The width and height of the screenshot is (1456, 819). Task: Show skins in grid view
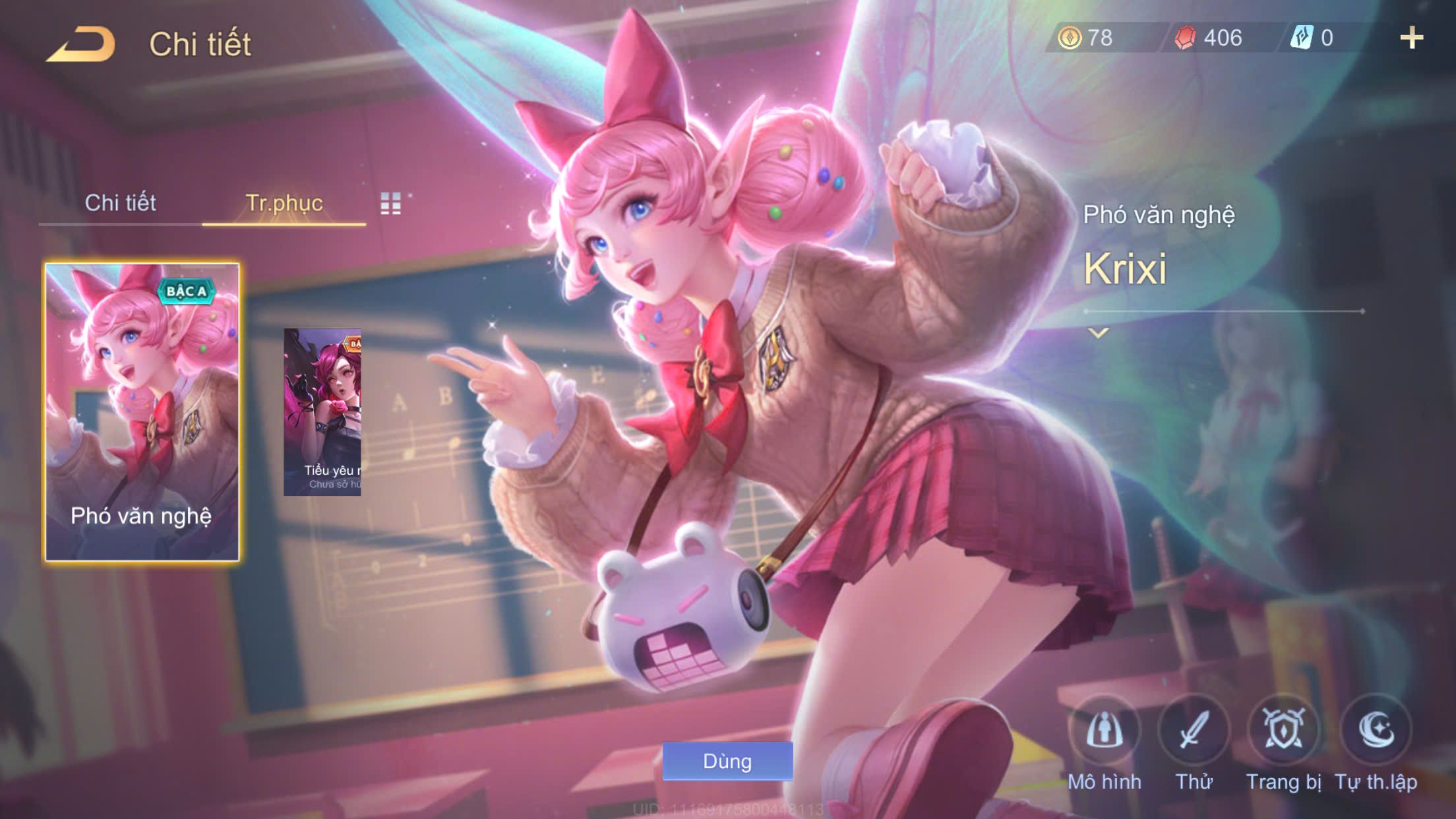(391, 203)
